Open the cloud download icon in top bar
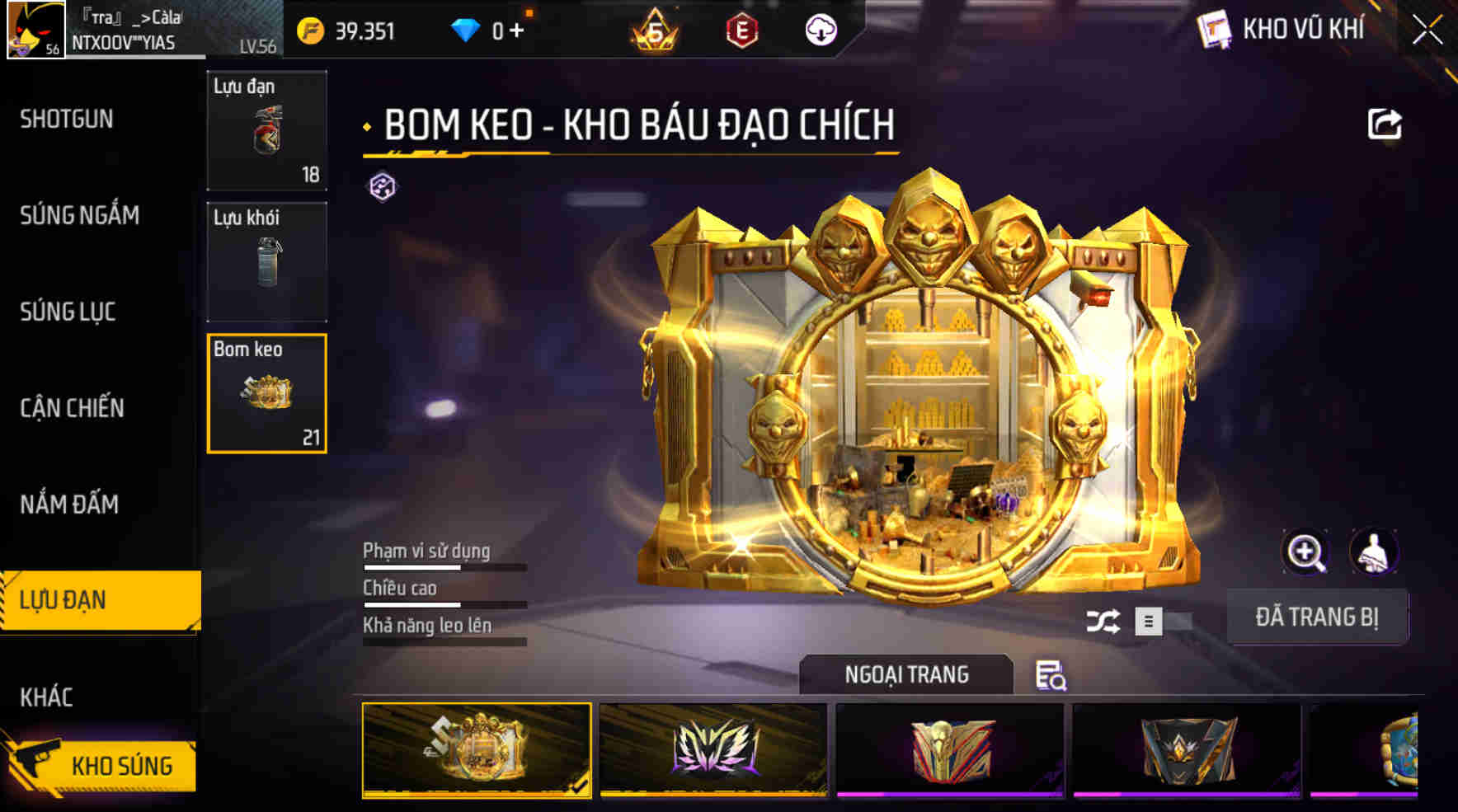 point(819,31)
